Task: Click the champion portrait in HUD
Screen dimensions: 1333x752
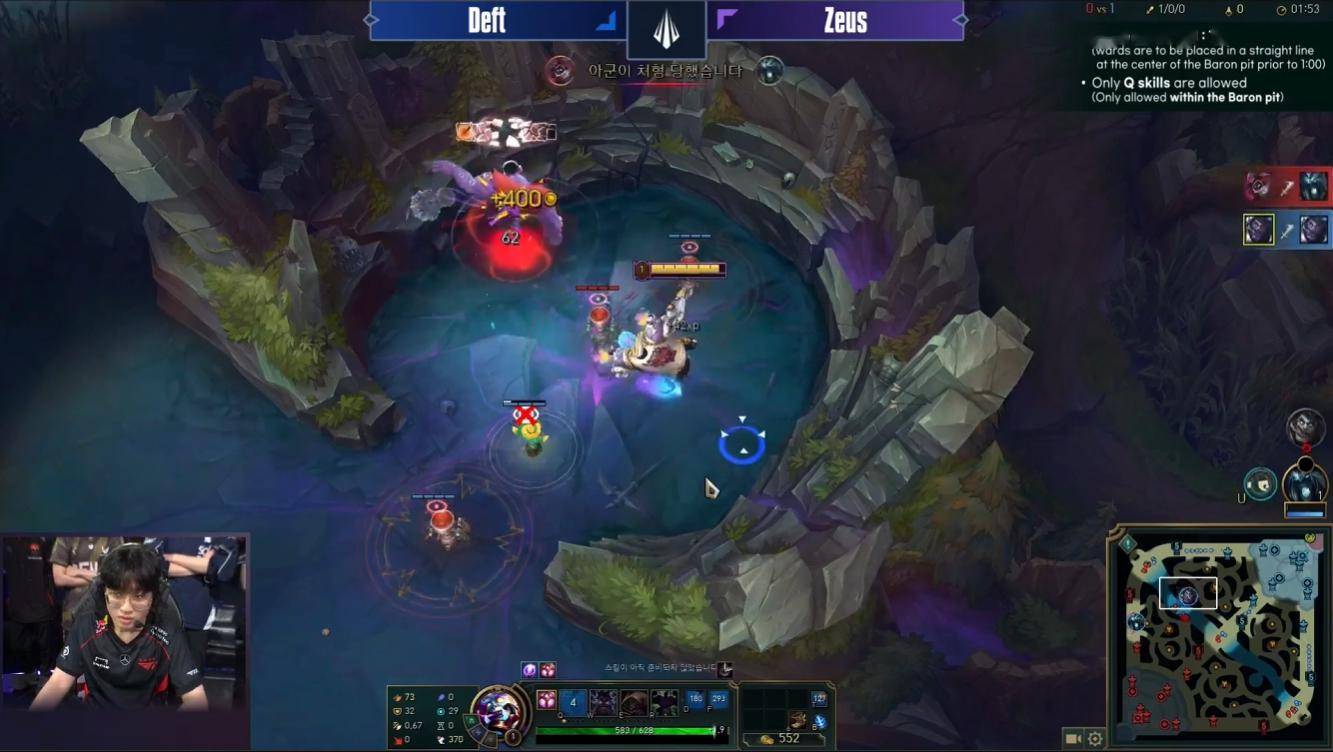Action: (x=497, y=710)
